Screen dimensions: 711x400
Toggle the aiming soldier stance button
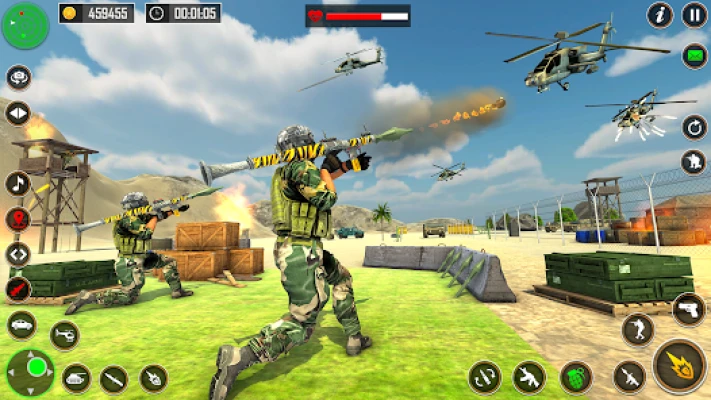[x=637, y=330]
